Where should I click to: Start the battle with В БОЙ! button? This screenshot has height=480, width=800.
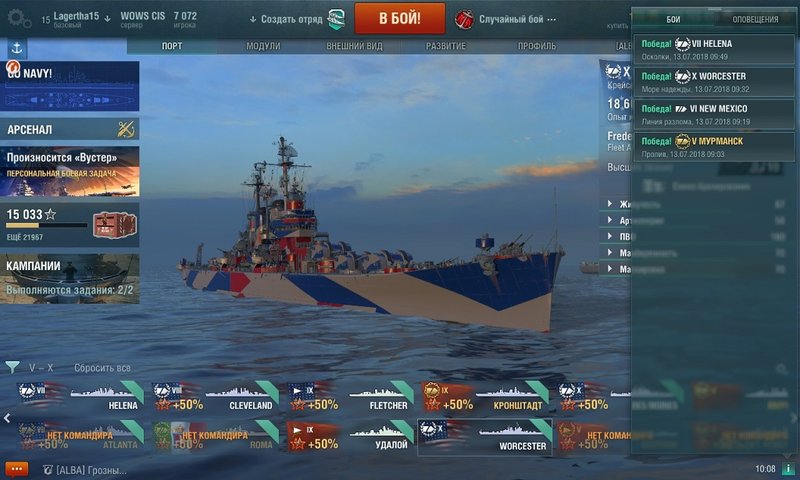coord(400,18)
